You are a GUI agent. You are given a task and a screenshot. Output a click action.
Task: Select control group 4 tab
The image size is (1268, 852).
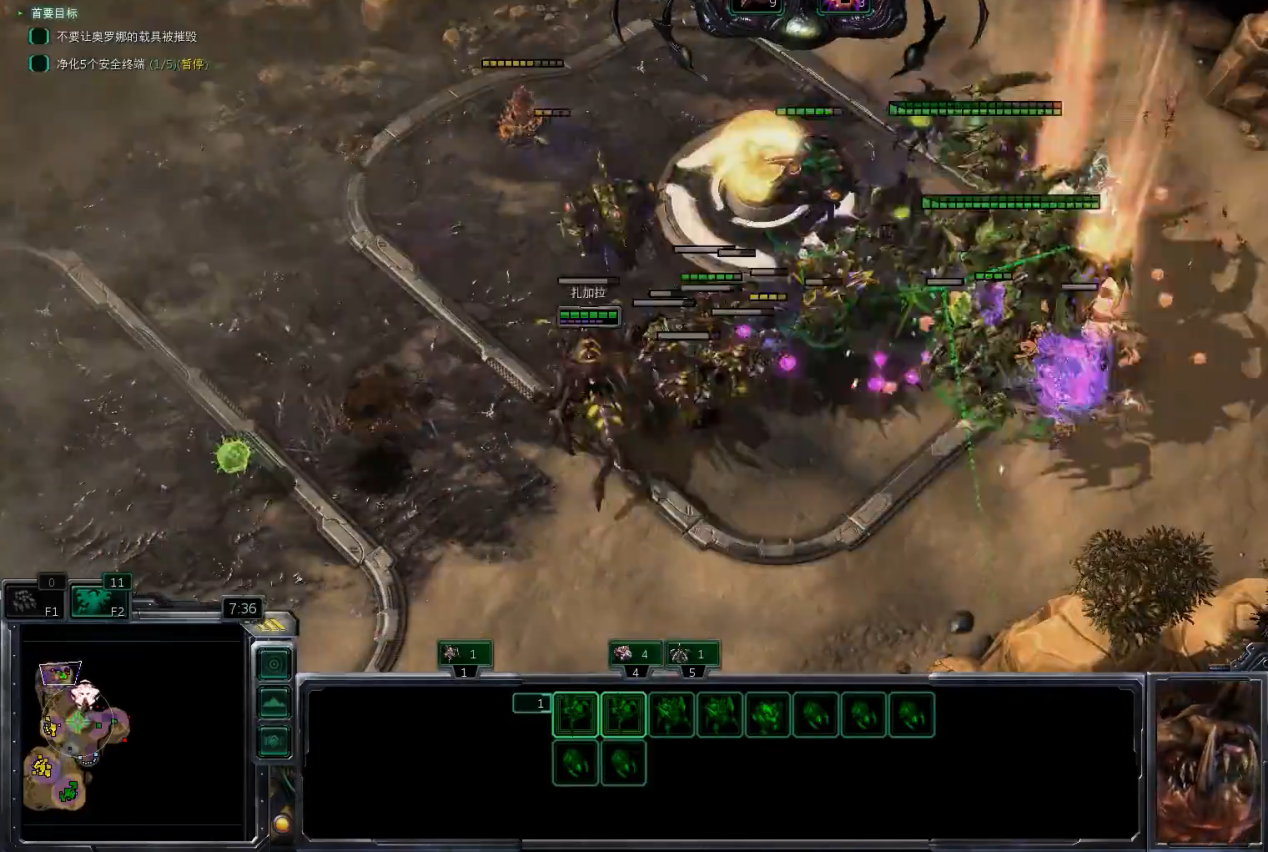click(635, 655)
